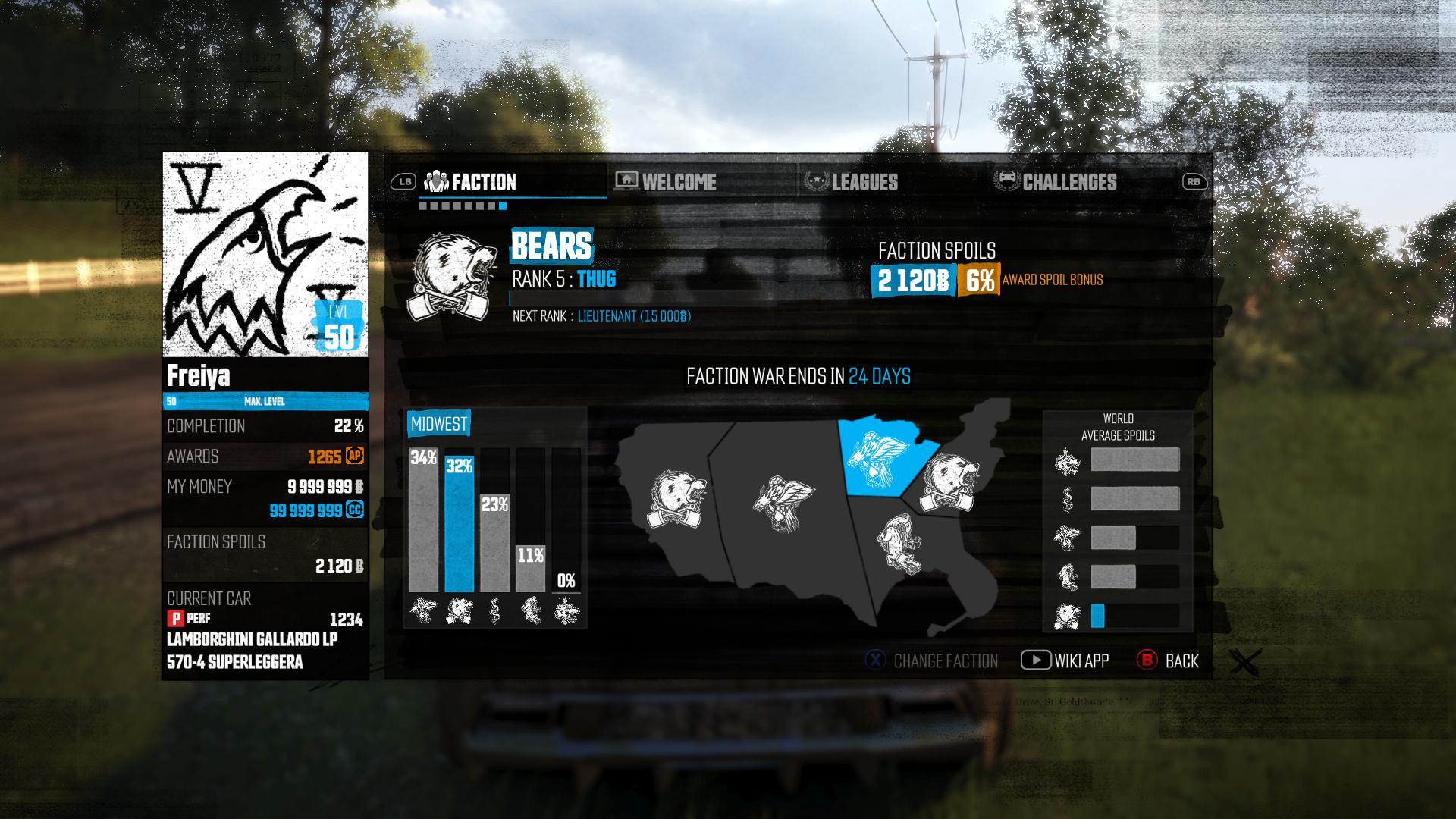This screenshot has width=1456, height=819.
Task: Go to the Leagues tab
Action: 864,182
